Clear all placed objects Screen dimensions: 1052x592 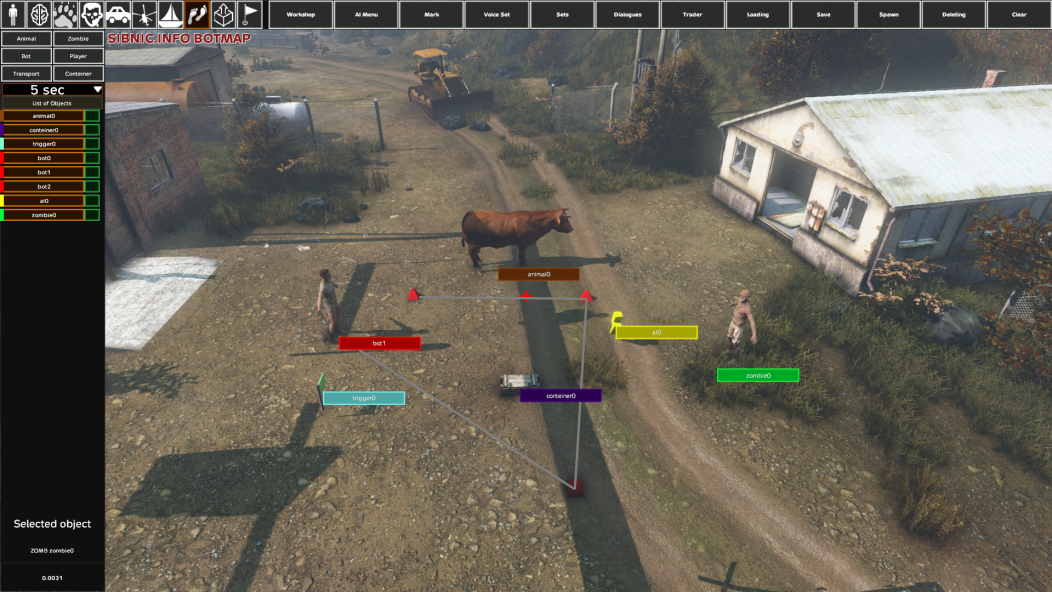tap(1019, 15)
